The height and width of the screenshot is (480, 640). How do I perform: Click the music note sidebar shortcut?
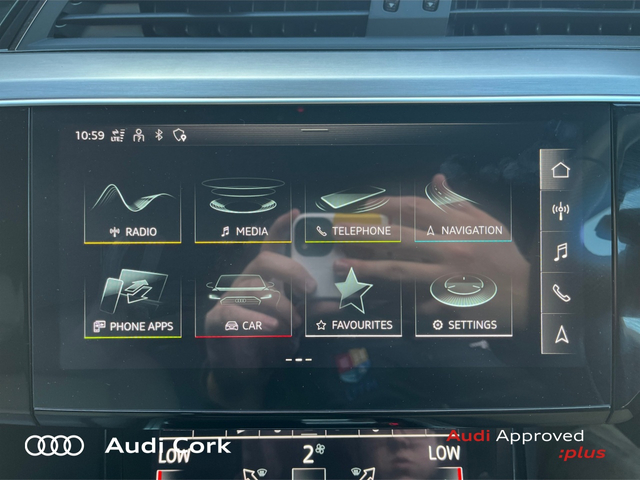point(560,252)
